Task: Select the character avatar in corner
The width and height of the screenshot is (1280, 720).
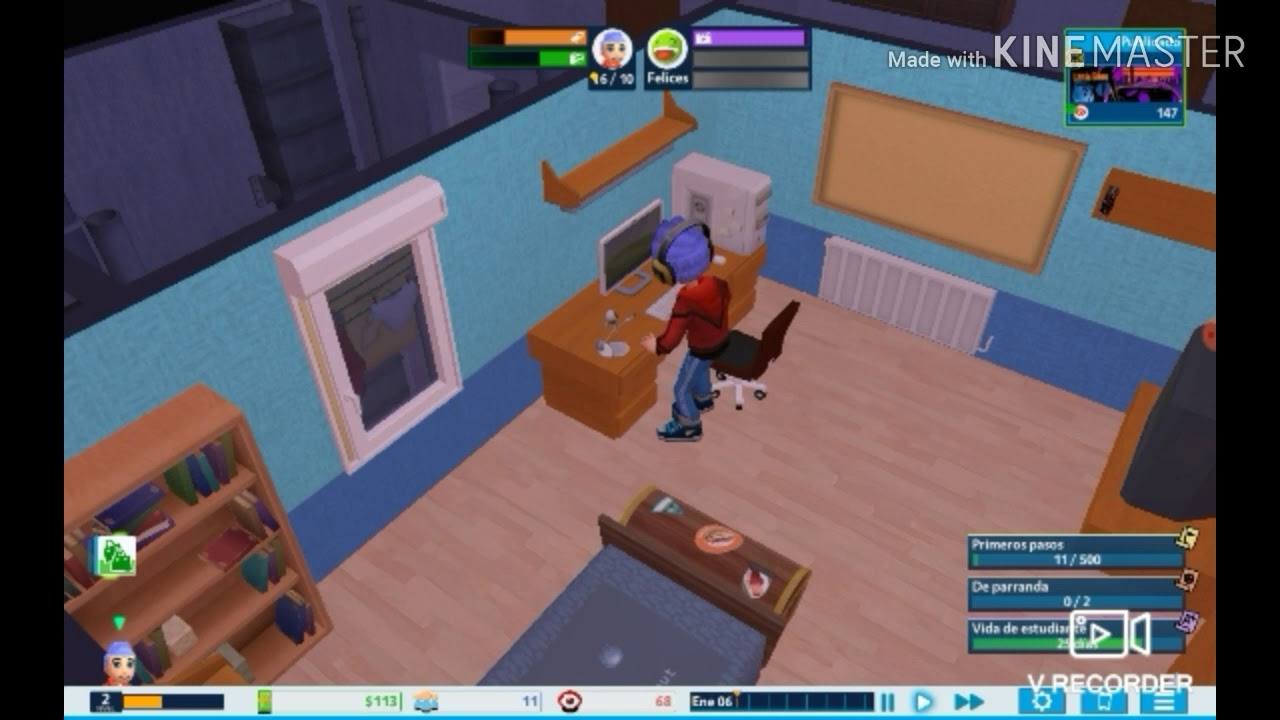Action: pos(119,662)
